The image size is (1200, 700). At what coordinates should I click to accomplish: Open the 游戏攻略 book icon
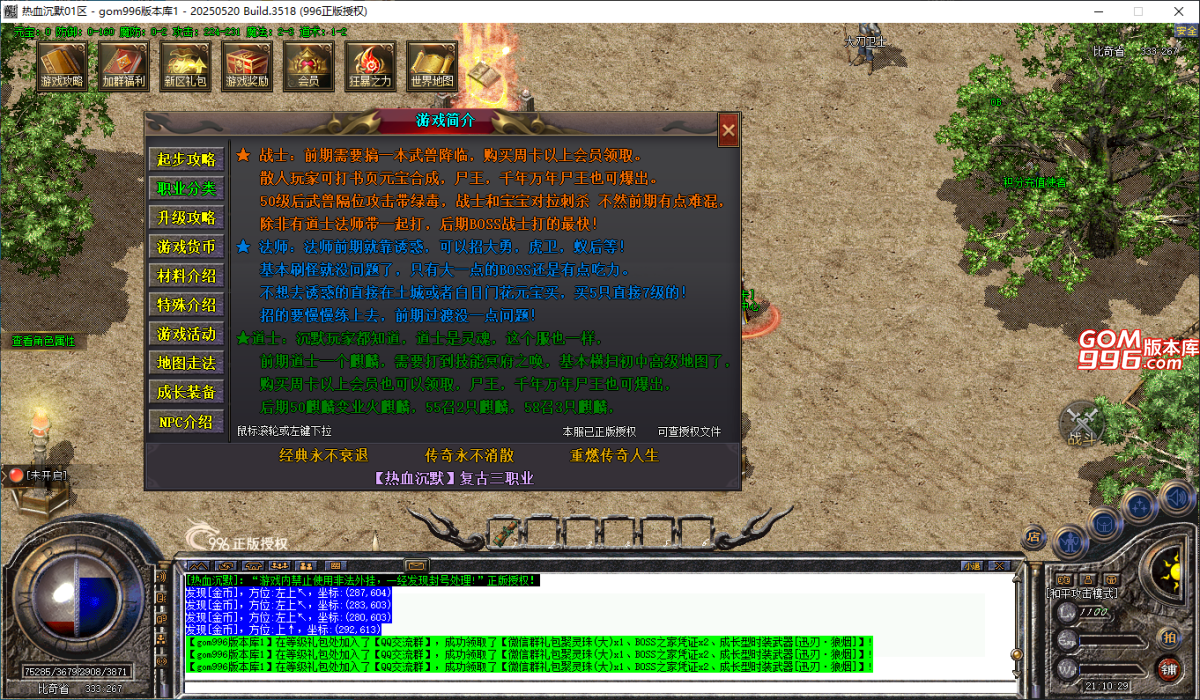click(63, 66)
